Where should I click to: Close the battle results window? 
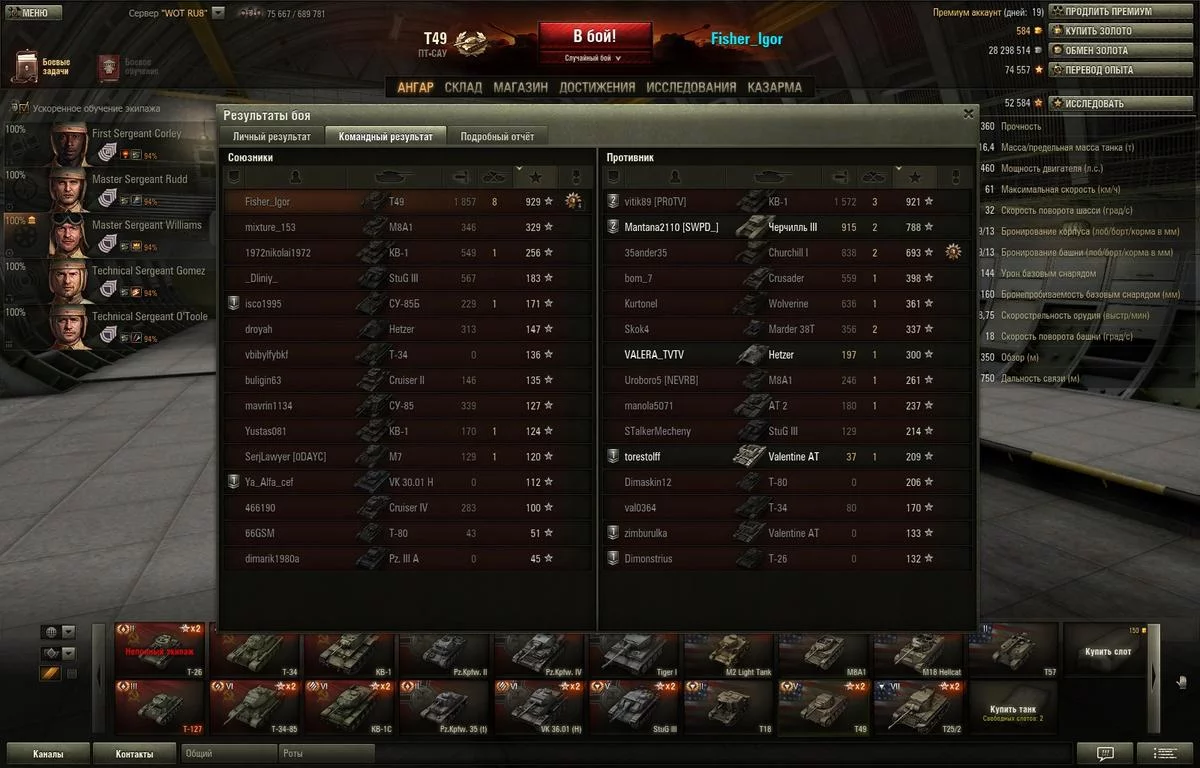968,114
